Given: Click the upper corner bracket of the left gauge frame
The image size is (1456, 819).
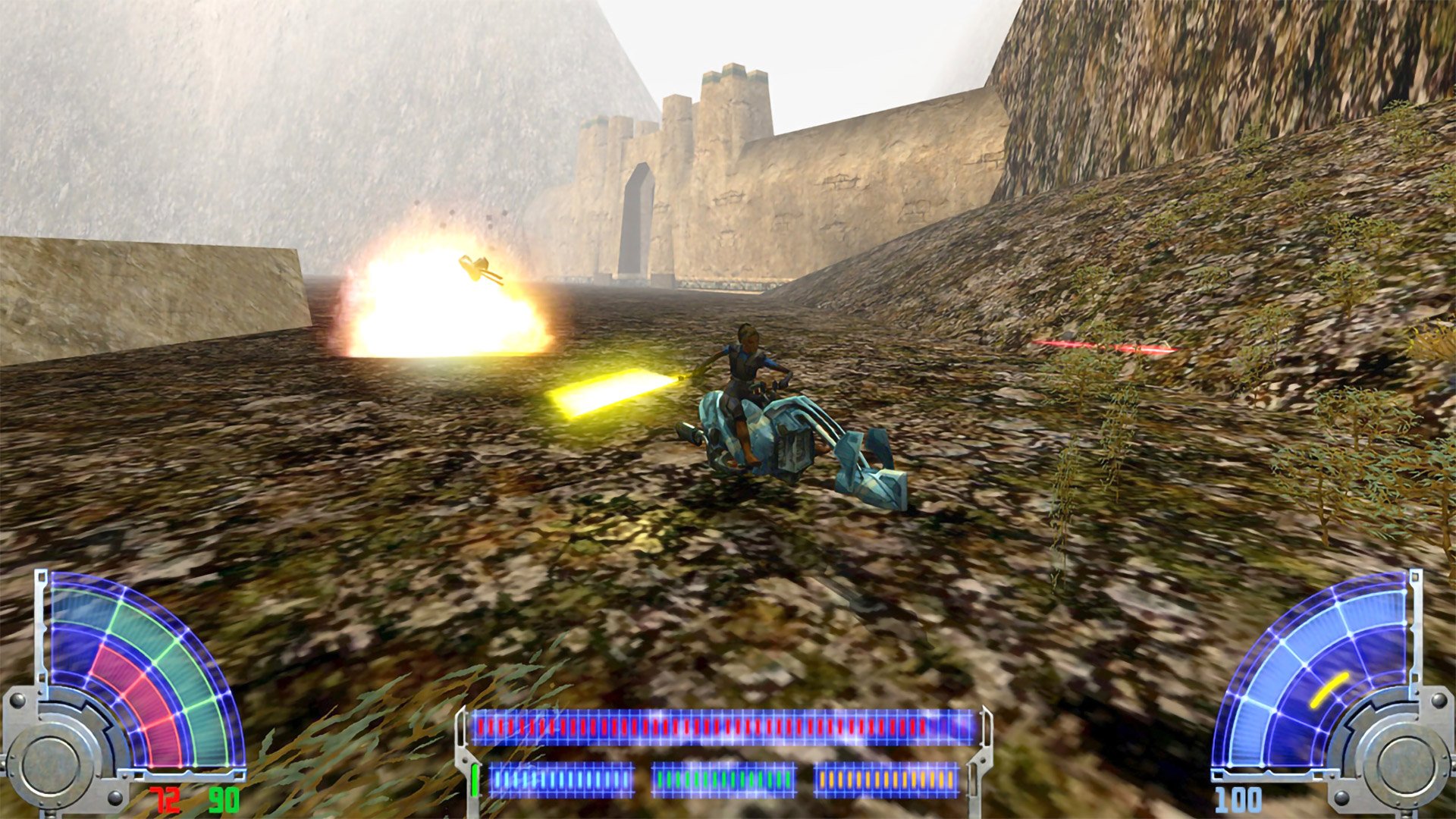Looking at the screenshot, I should [x=42, y=576].
